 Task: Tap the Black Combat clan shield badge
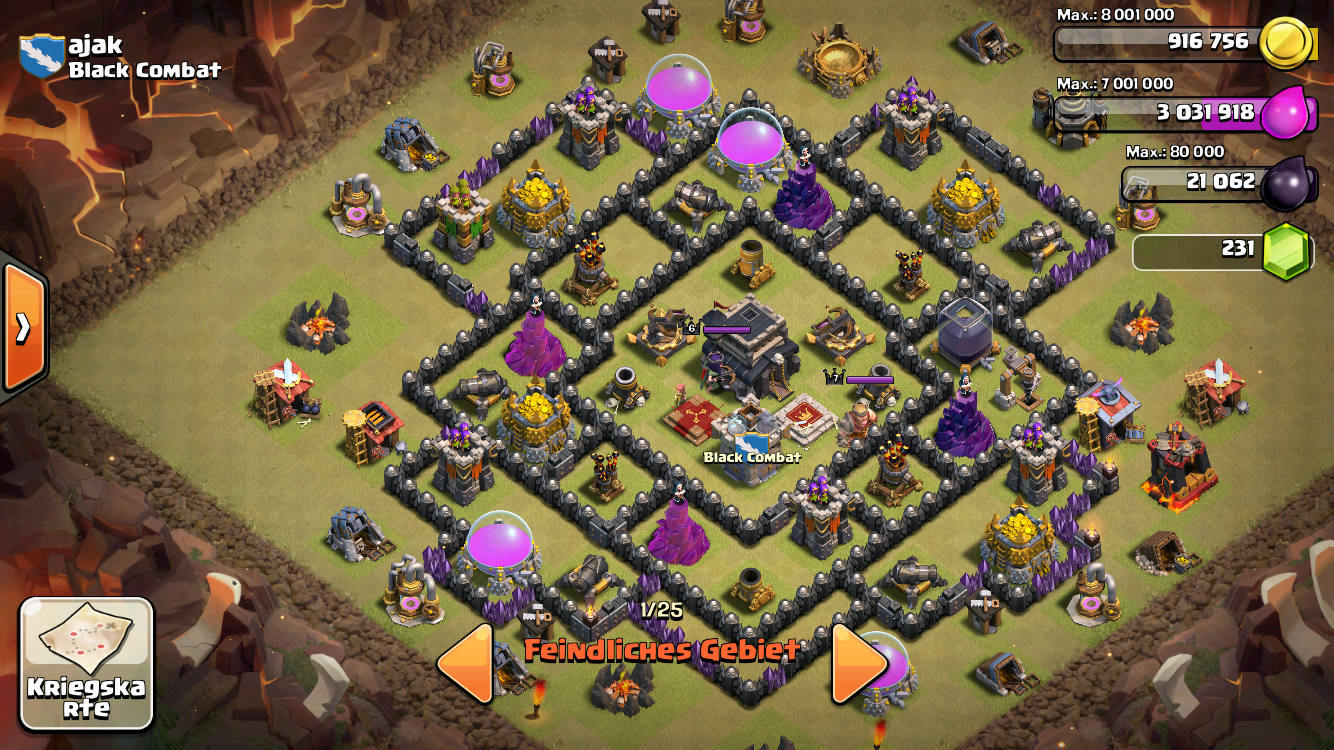coord(41,56)
